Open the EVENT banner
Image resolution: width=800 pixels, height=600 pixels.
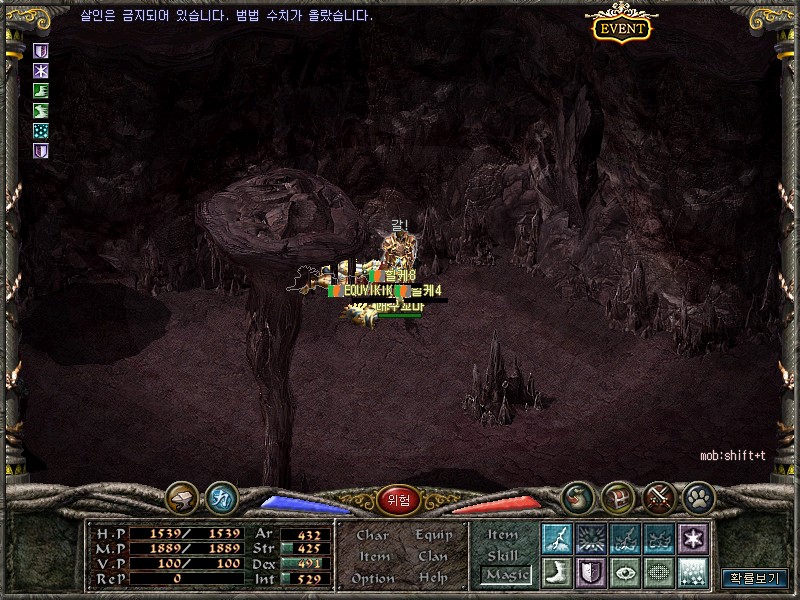(622, 28)
